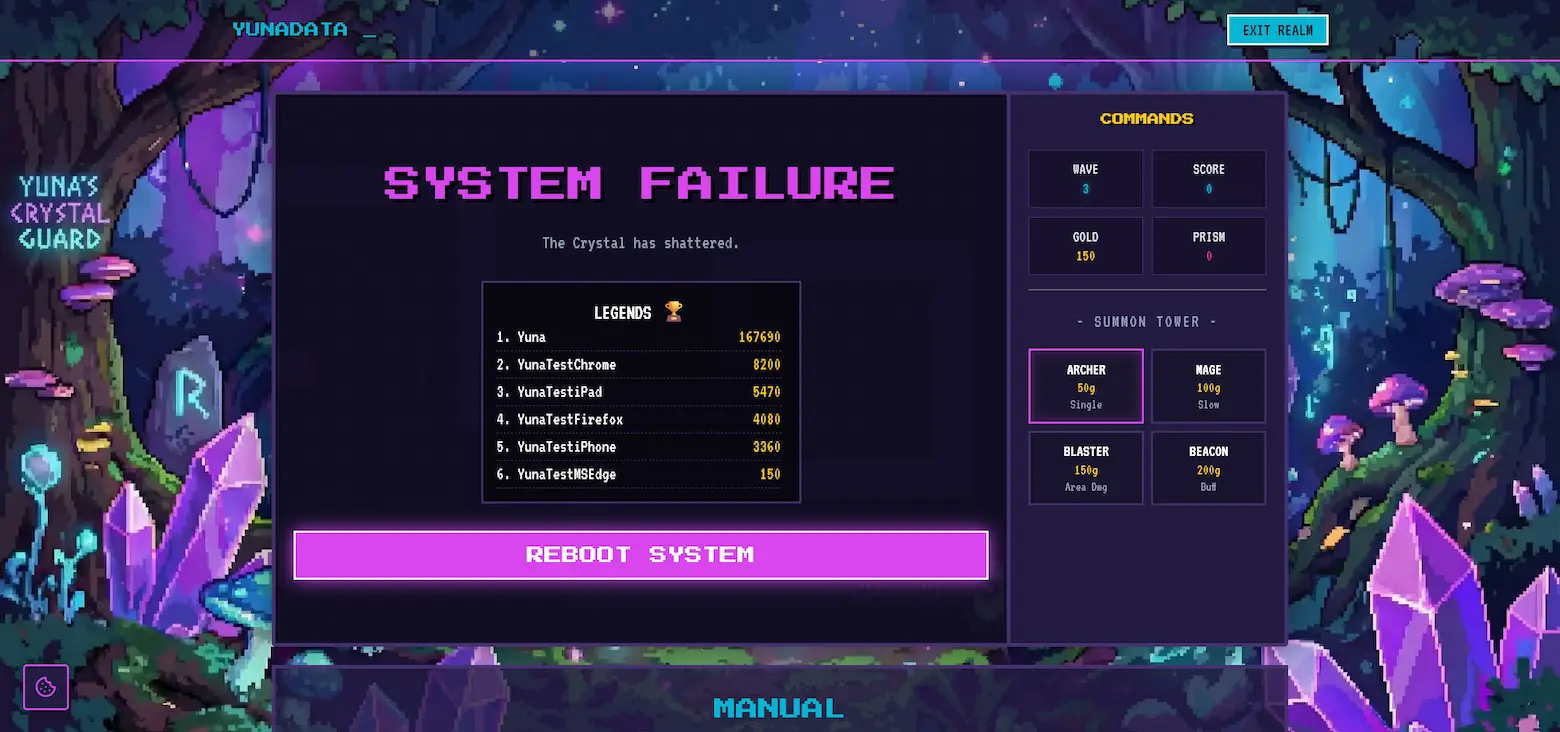Select the GOLD counter showing 150
The width and height of the screenshot is (1560, 732).
[x=1086, y=246]
